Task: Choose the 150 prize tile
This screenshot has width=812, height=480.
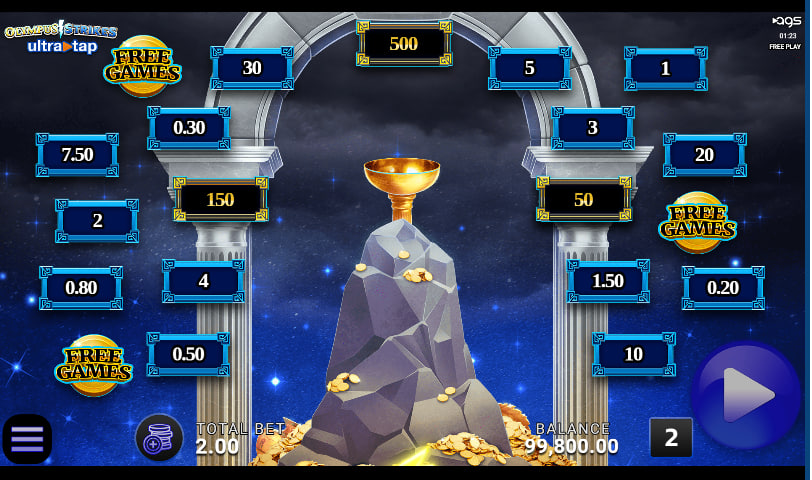Action: click(x=220, y=199)
